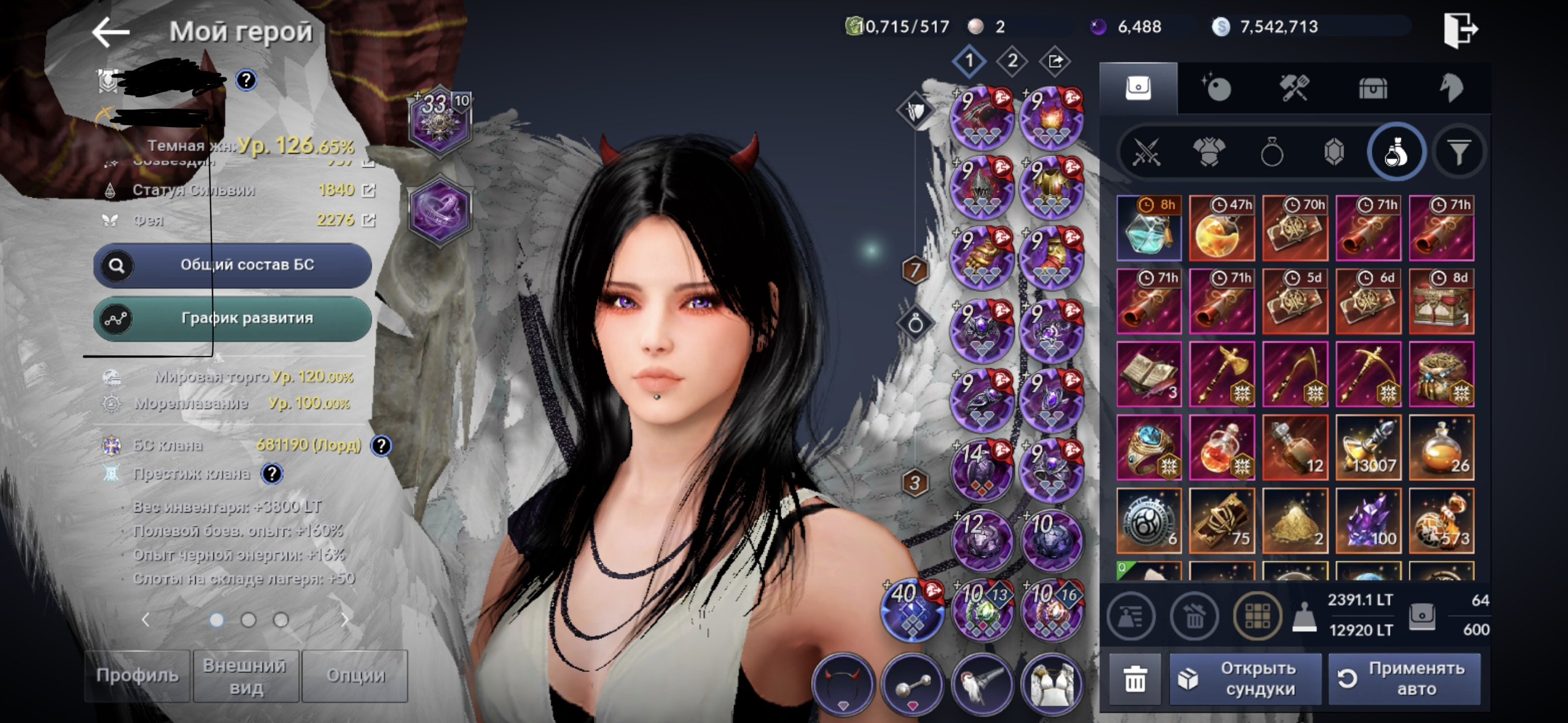This screenshot has width=1568, height=723.
Task: Select the potion item with 13007 count
Action: pyautogui.click(x=1368, y=447)
